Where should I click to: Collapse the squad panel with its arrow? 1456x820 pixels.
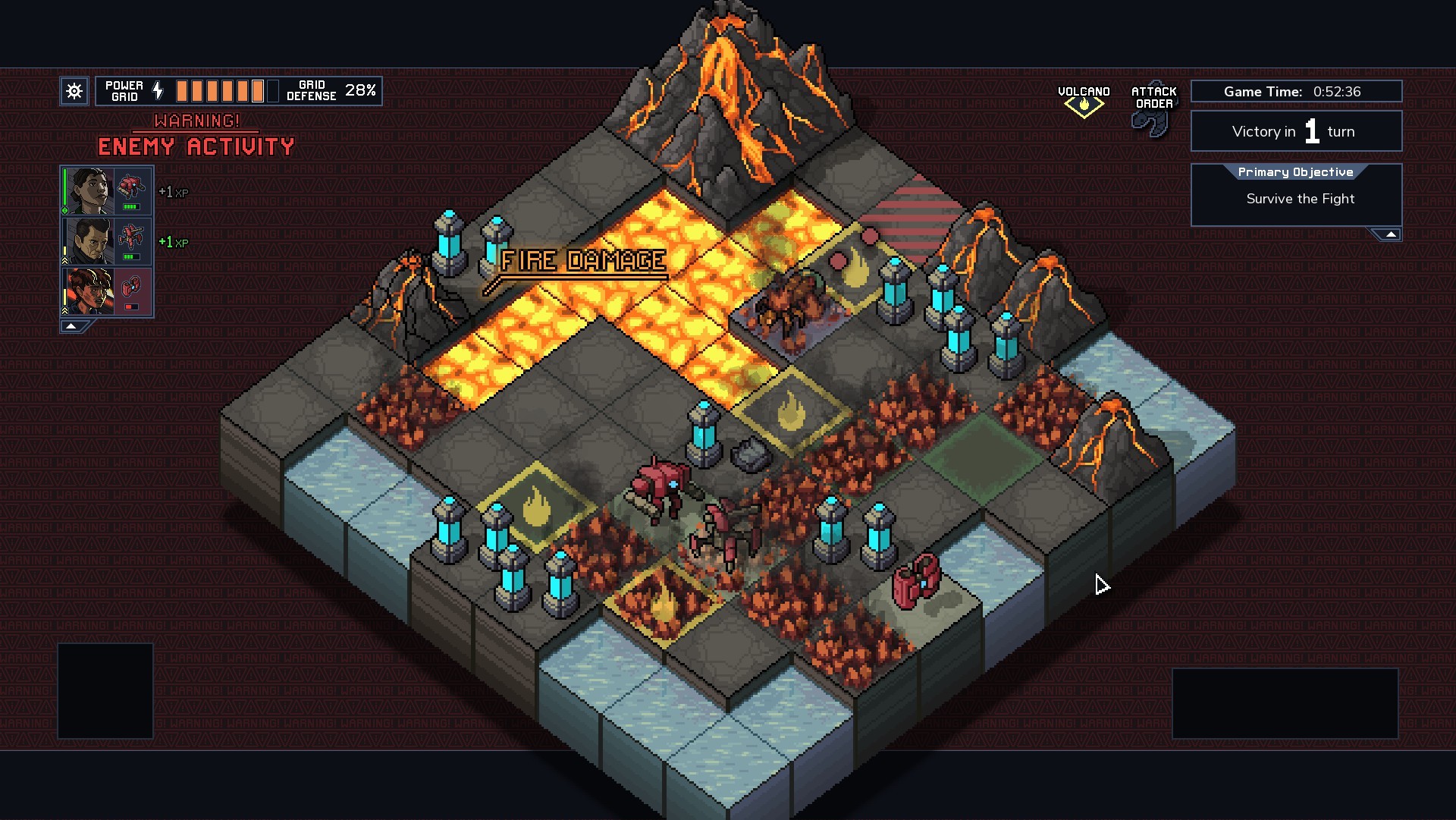(x=71, y=325)
